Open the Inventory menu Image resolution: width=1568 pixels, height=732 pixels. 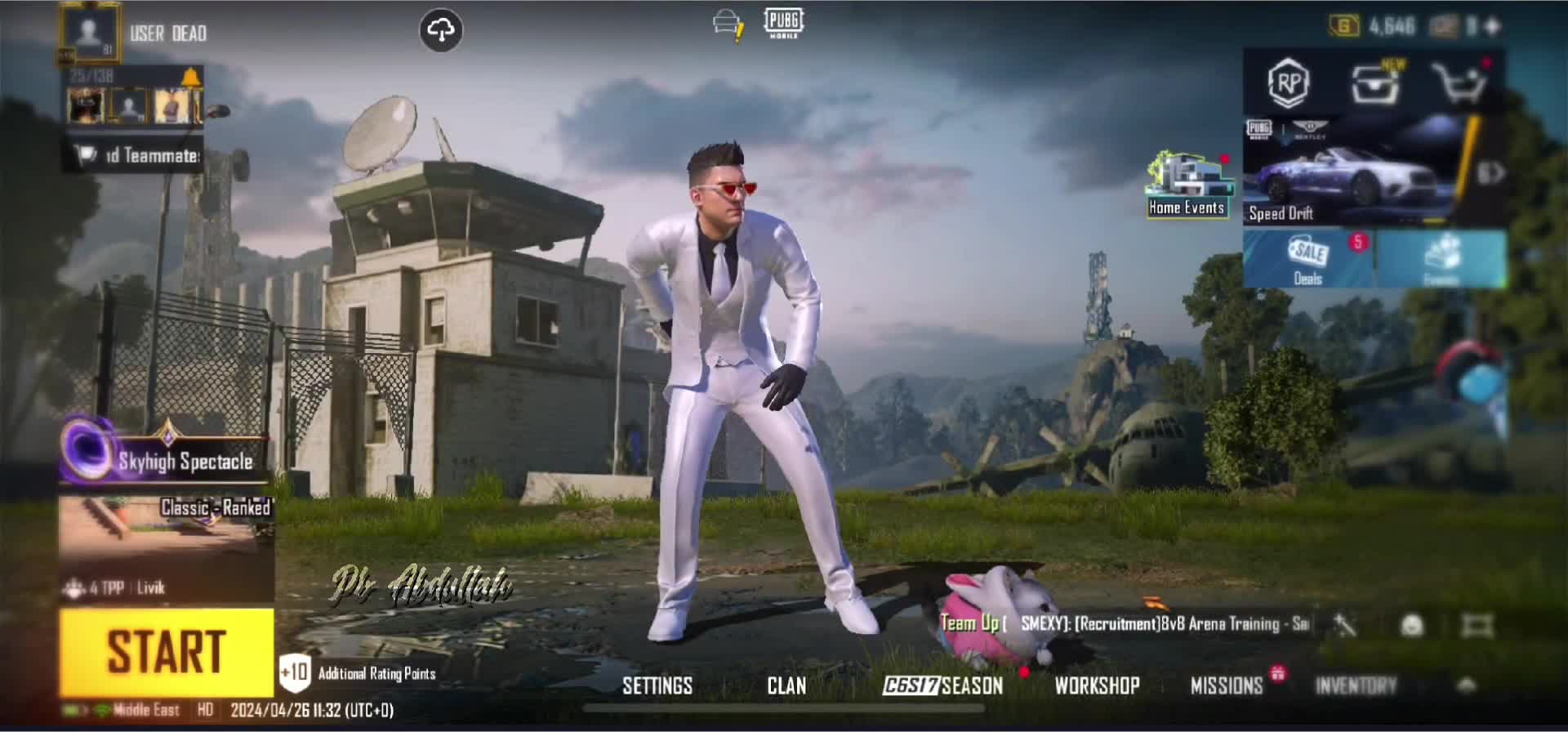pos(1356,685)
